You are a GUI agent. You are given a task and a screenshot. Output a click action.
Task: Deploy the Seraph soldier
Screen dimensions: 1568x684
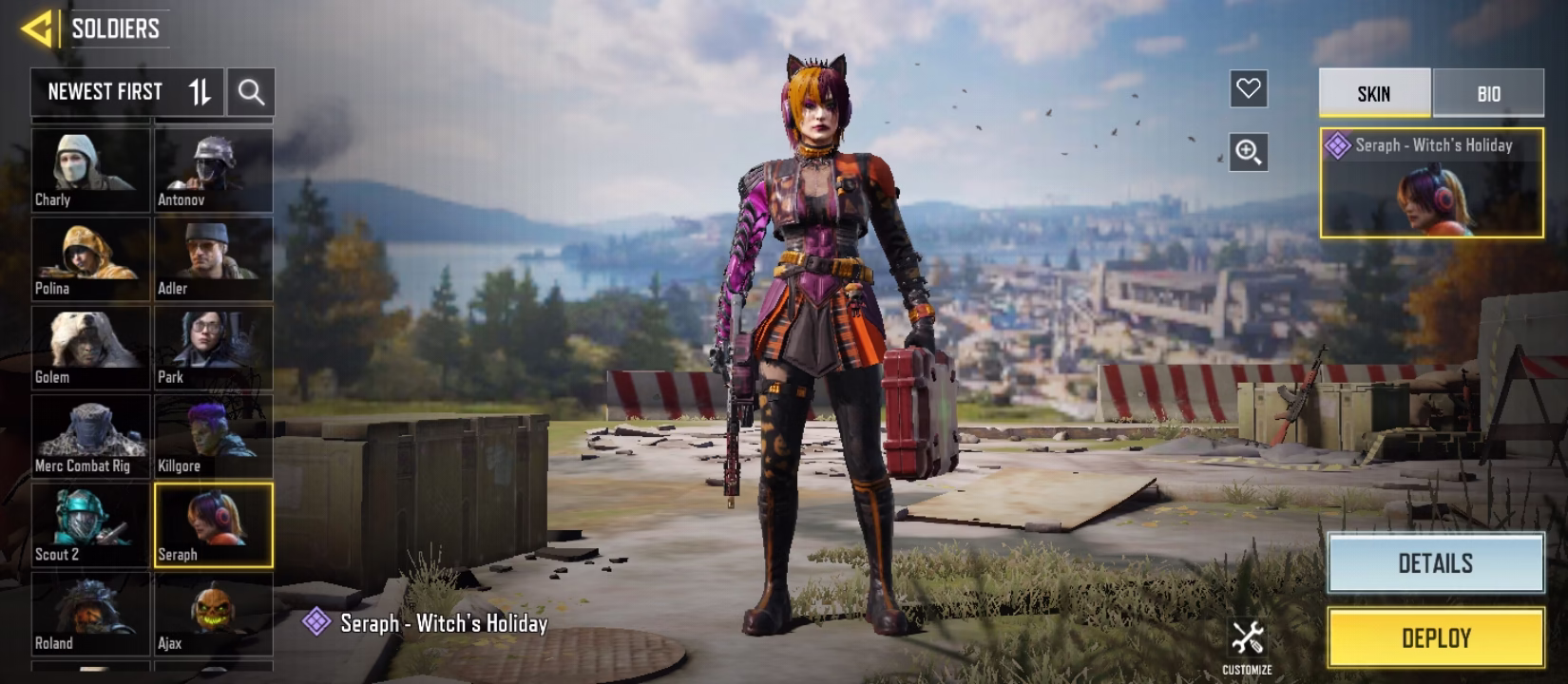[1435, 637]
